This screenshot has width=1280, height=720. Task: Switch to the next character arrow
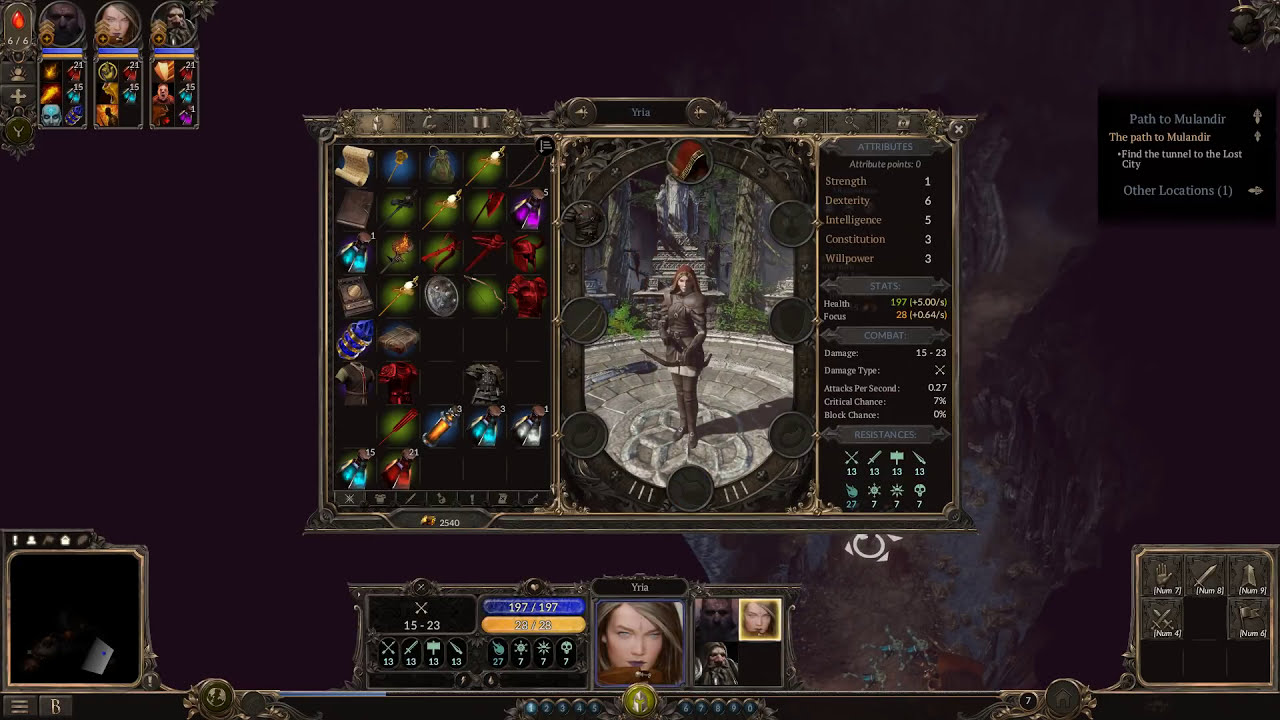point(700,112)
